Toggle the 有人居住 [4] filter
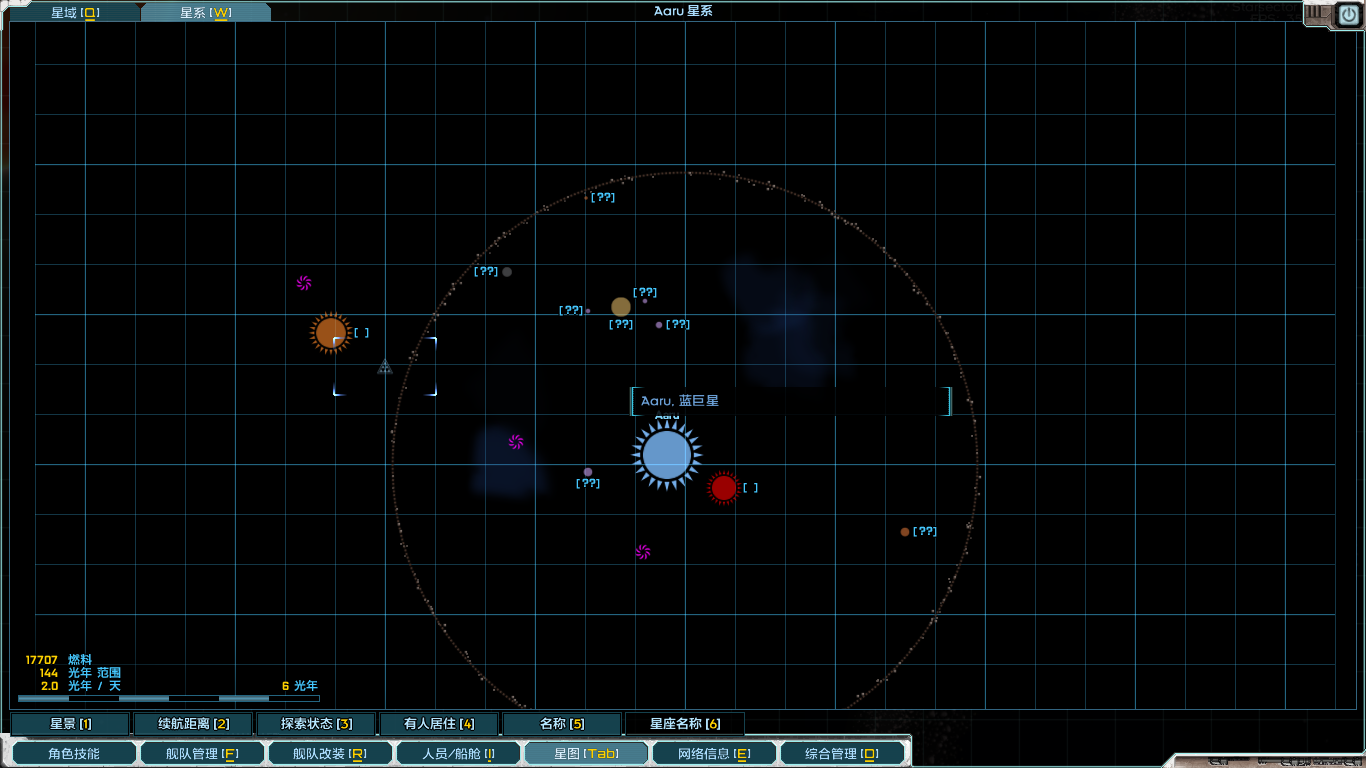 (438, 723)
